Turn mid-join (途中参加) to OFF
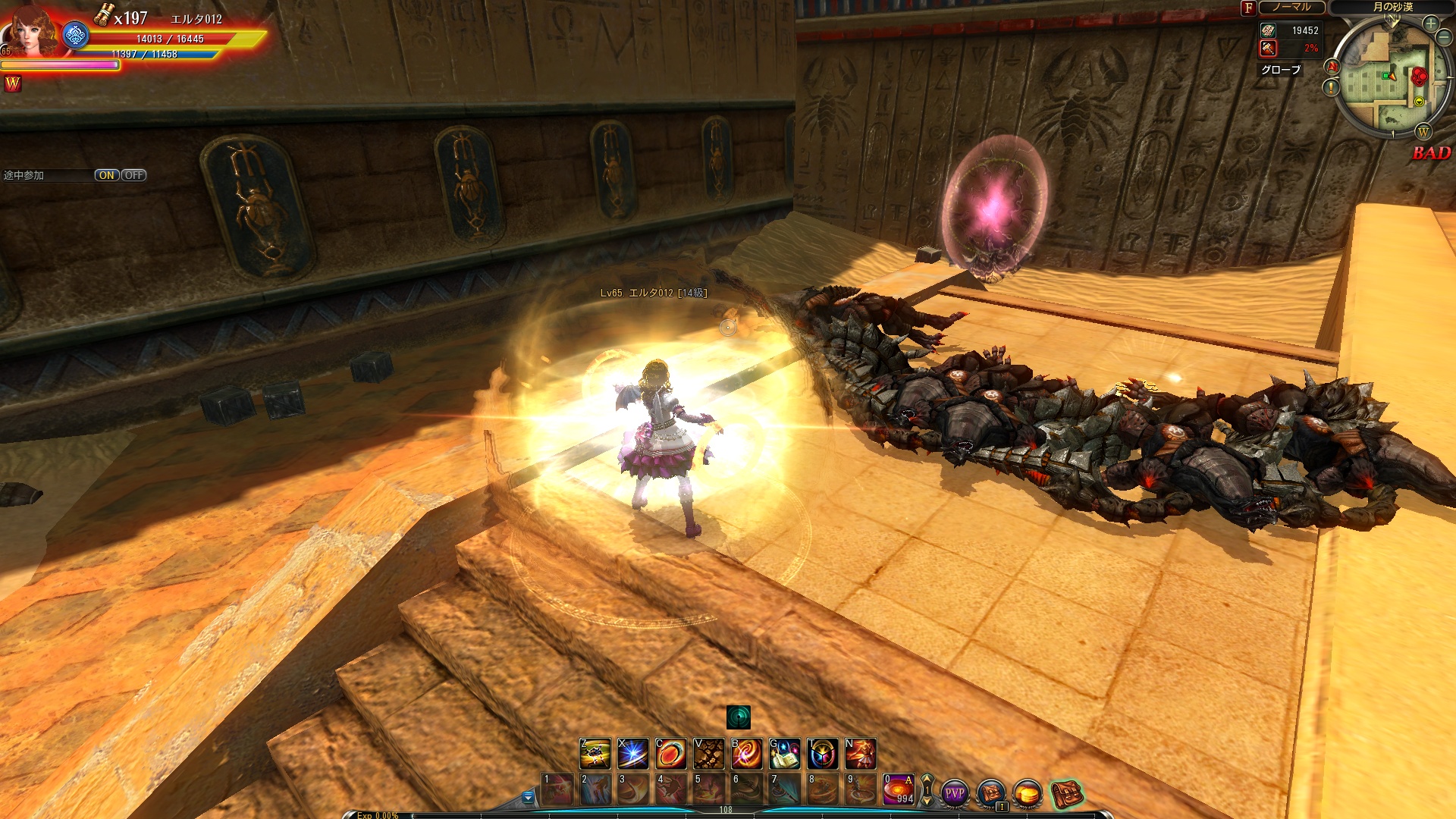 pyautogui.click(x=134, y=175)
